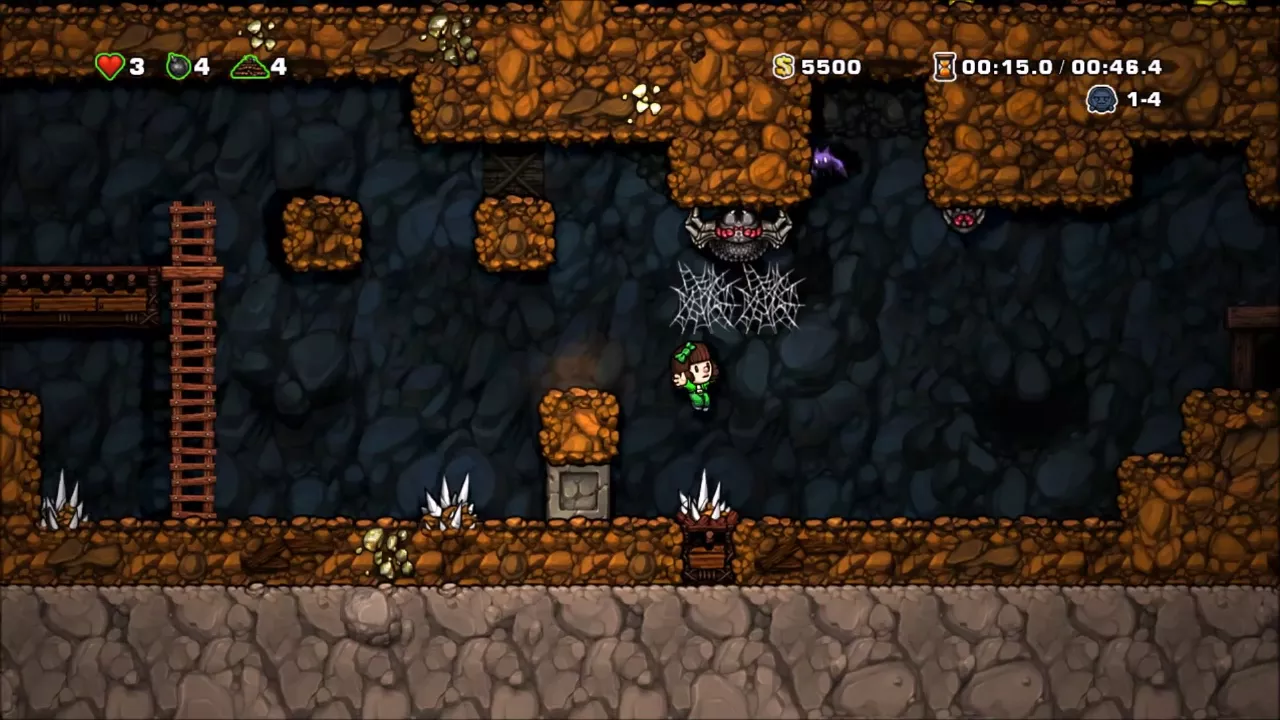
Task: Click the level 1-4 indicator icon
Action: coord(1101,99)
